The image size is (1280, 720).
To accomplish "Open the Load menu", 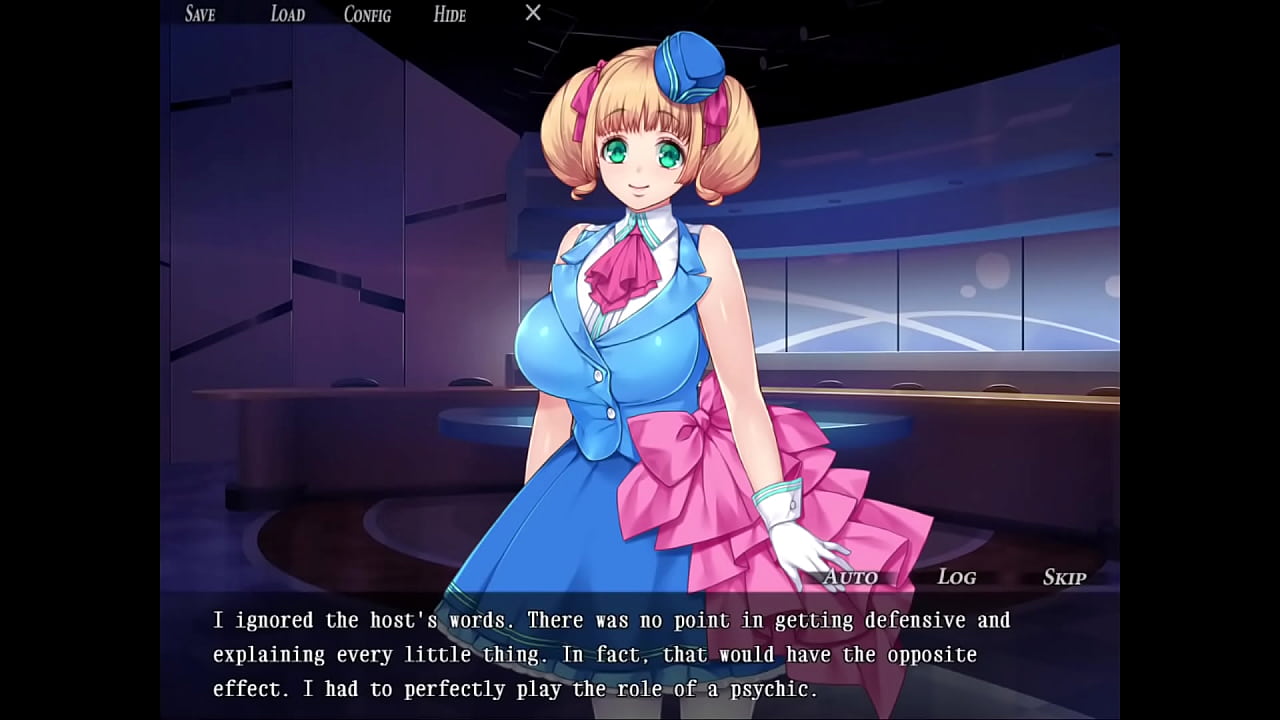I will (287, 14).
